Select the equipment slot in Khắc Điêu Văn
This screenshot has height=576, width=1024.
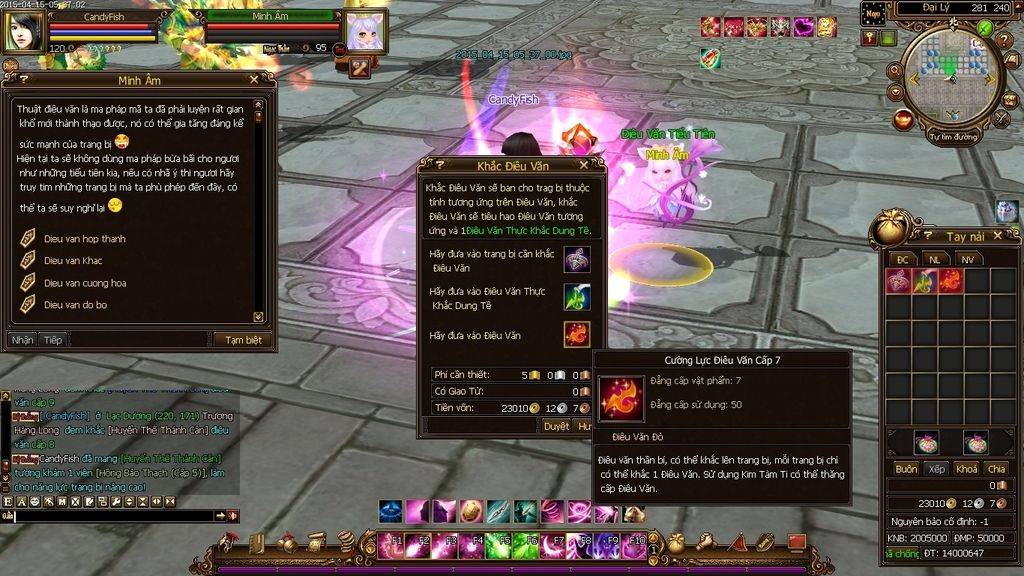(577, 259)
